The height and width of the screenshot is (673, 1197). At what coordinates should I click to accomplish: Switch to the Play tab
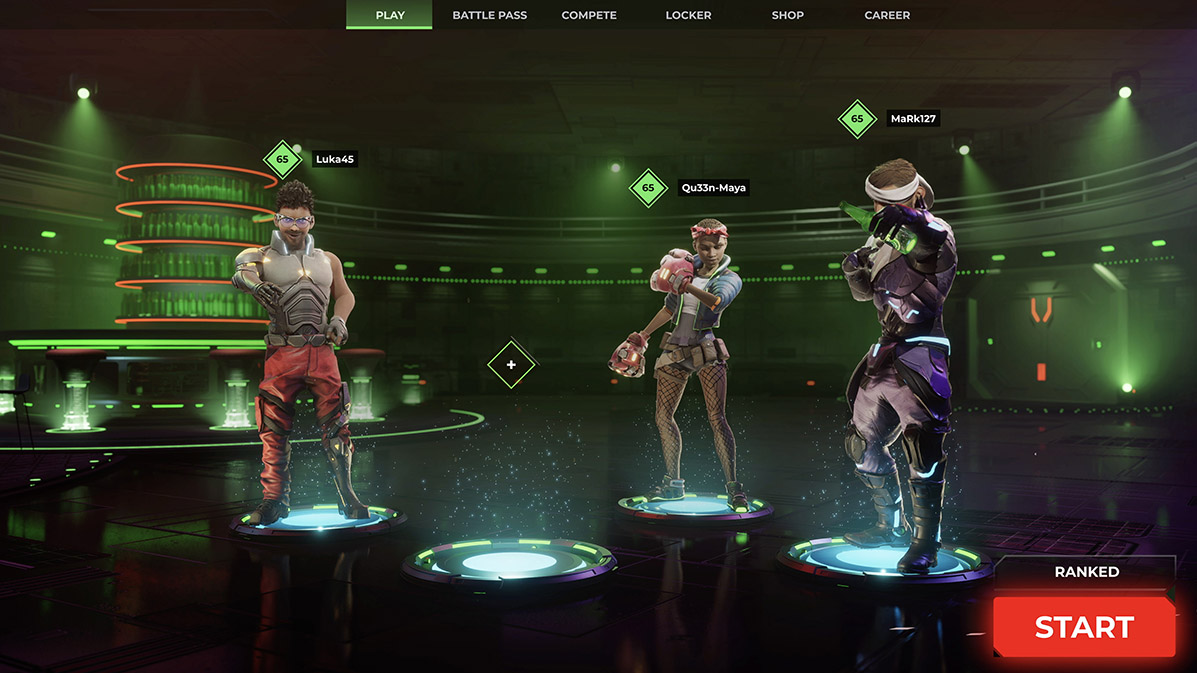390,15
